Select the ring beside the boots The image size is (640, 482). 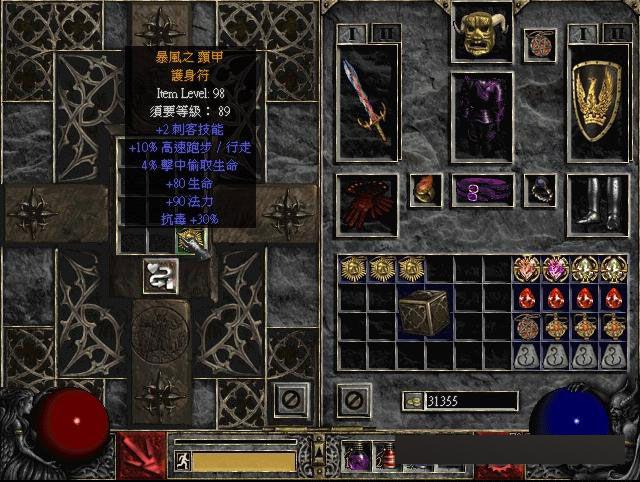(x=541, y=189)
